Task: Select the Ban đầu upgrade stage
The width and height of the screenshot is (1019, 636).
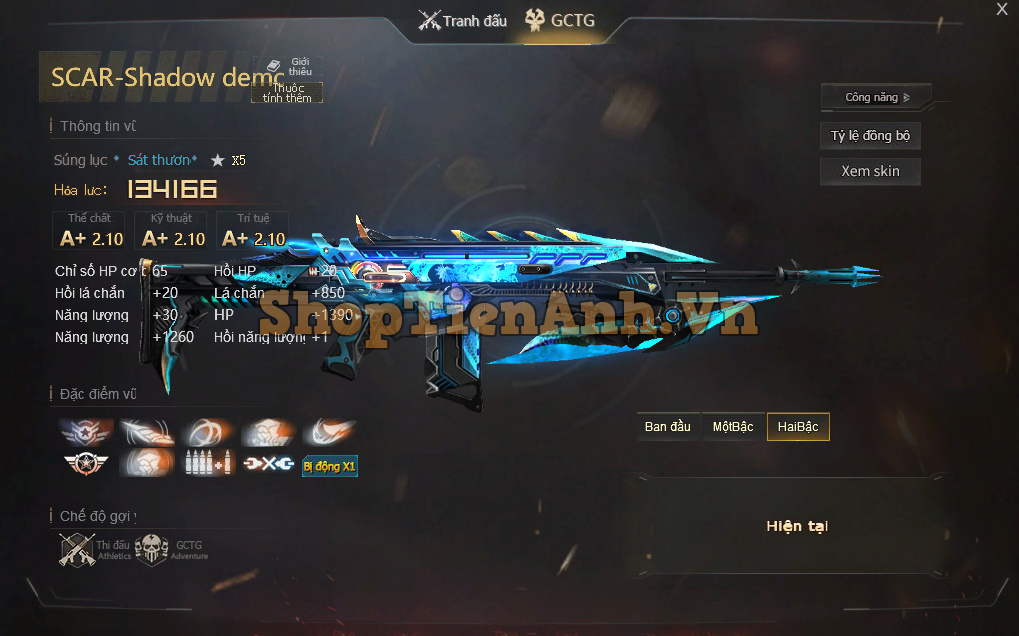Action: (668, 427)
